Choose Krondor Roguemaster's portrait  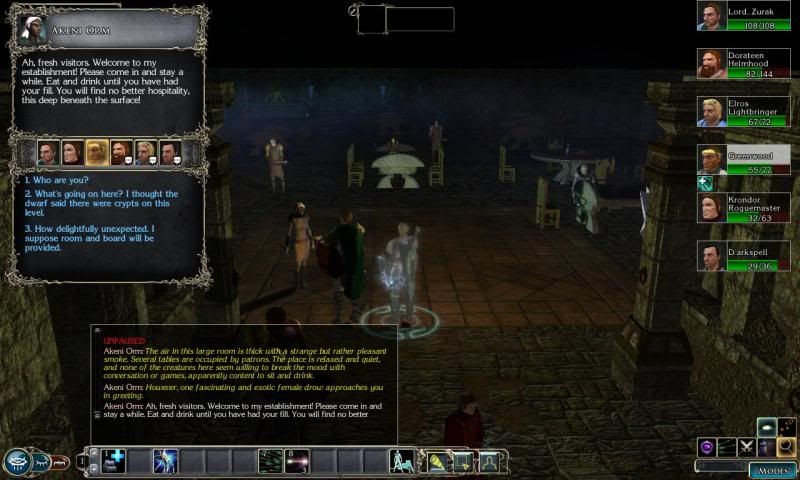click(711, 208)
